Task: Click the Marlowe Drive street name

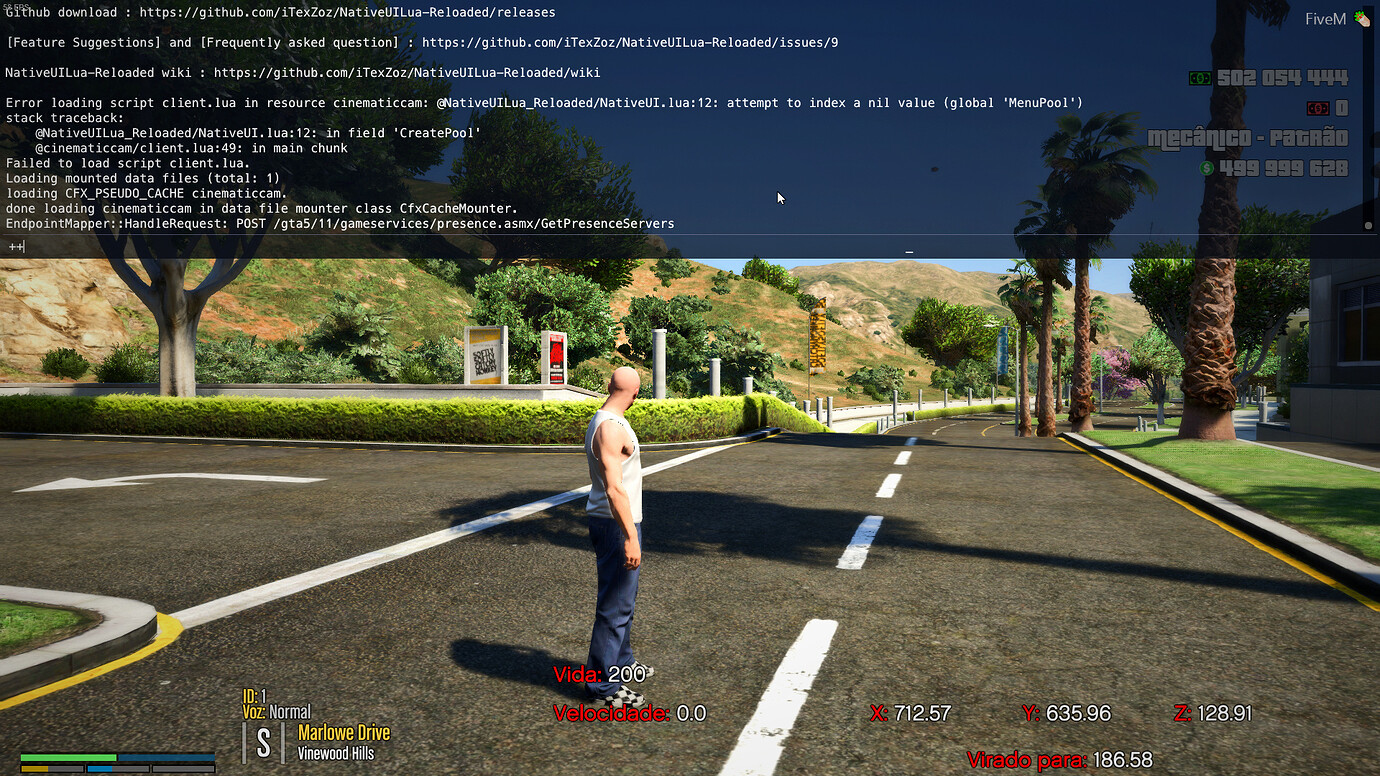Action: (x=344, y=732)
